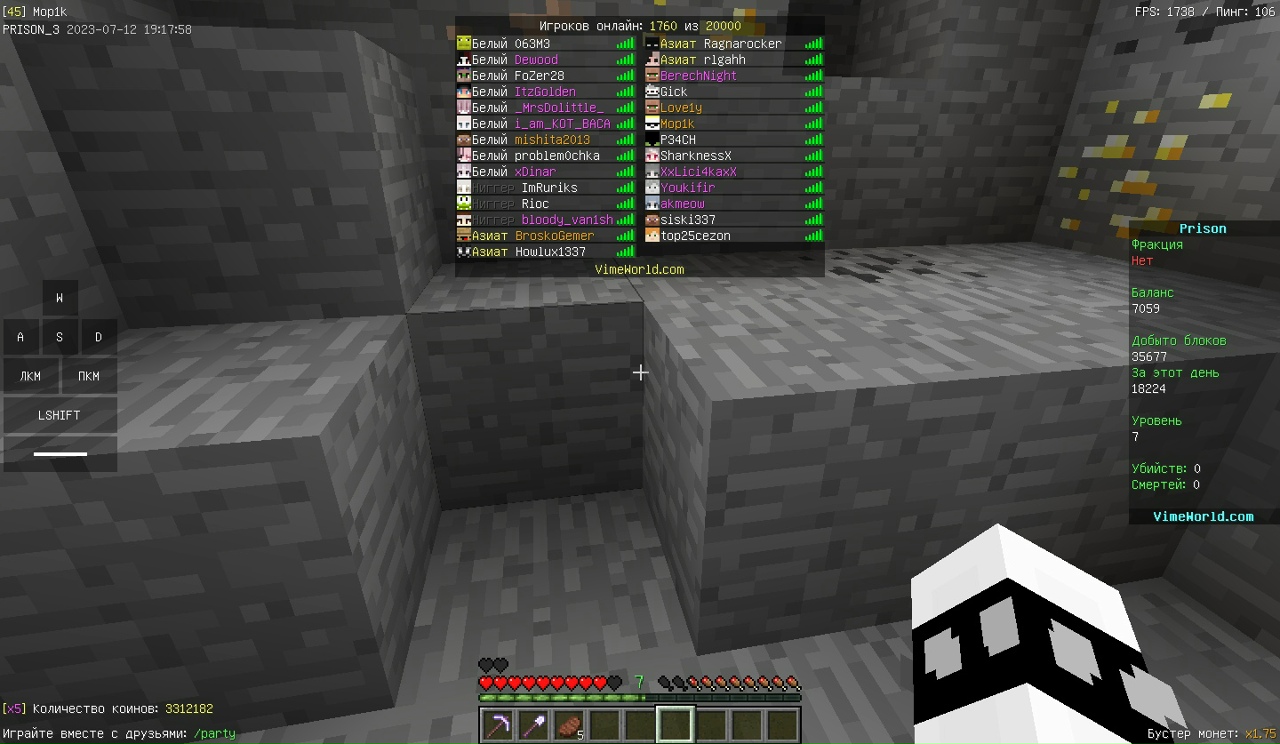Click the W key in the keystrokes overlay

click(59, 297)
